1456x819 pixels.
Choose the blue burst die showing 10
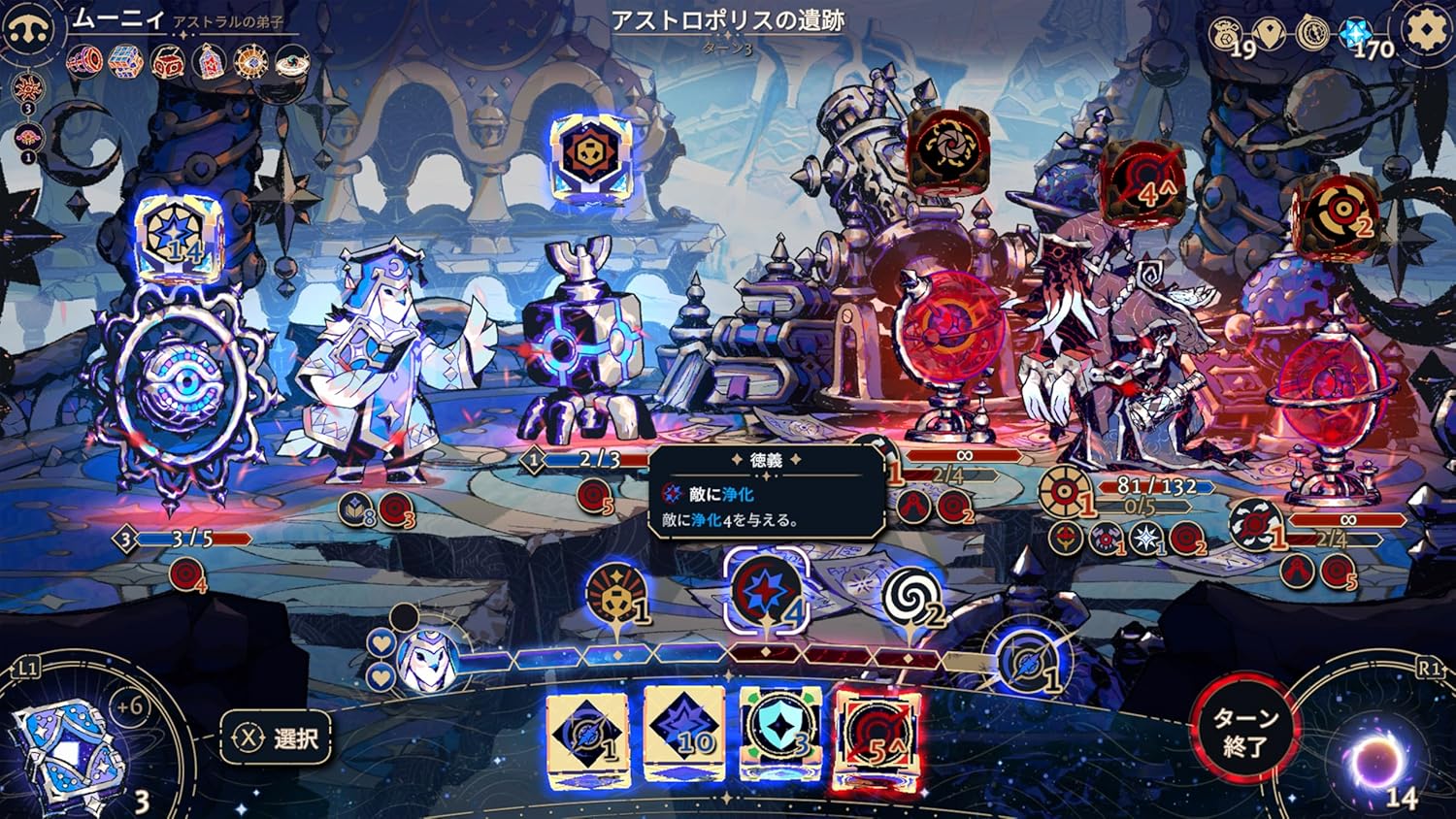(x=685, y=734)
